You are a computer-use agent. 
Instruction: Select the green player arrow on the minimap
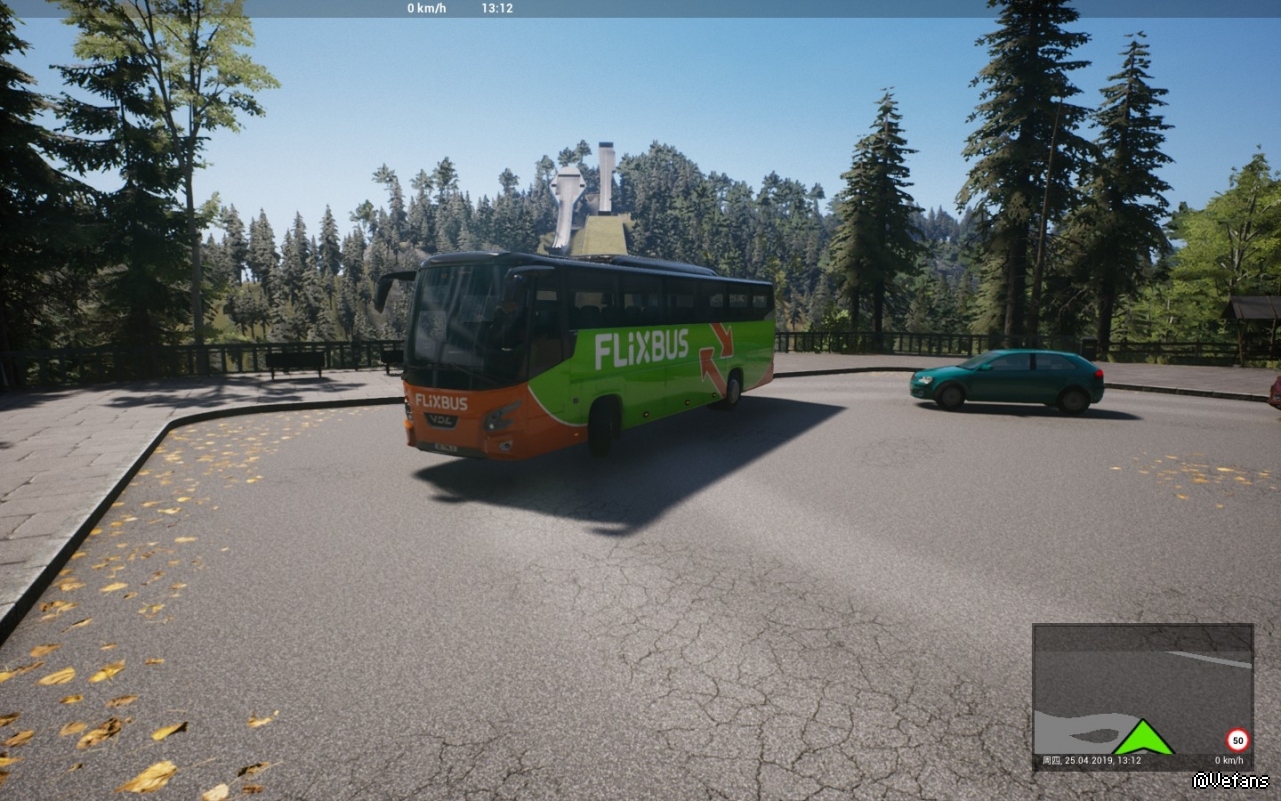(x=1143, y=739)
